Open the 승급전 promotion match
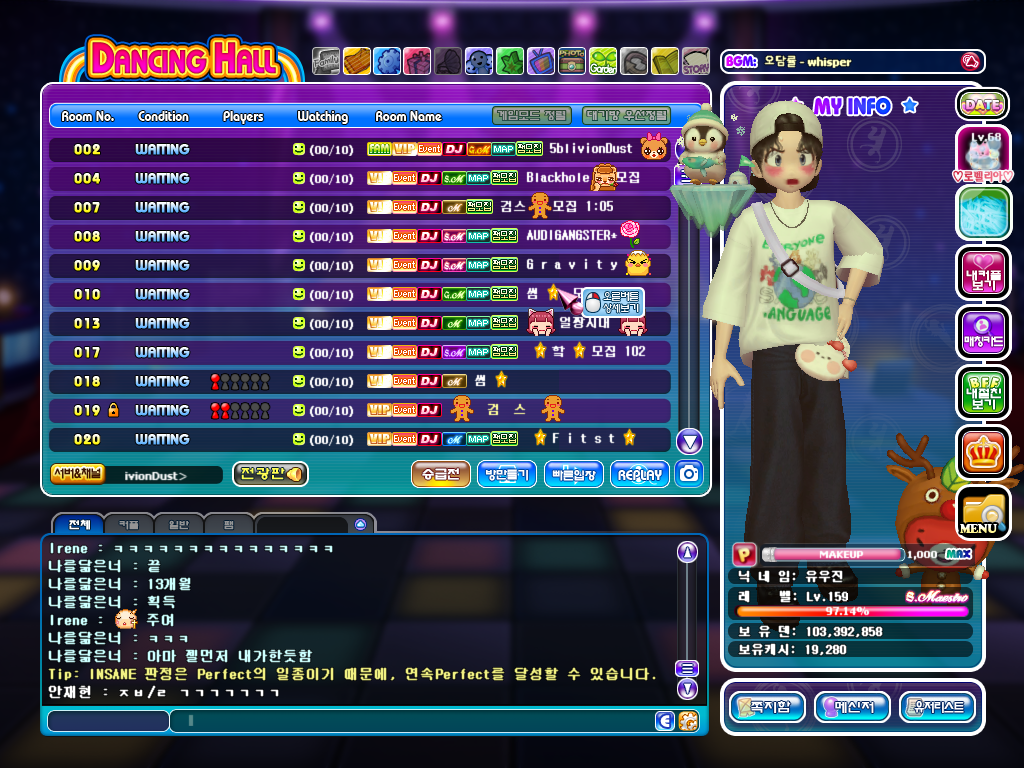Image resolution: width=1024 pixels, height=768 pixels. (x=440, y=474)
